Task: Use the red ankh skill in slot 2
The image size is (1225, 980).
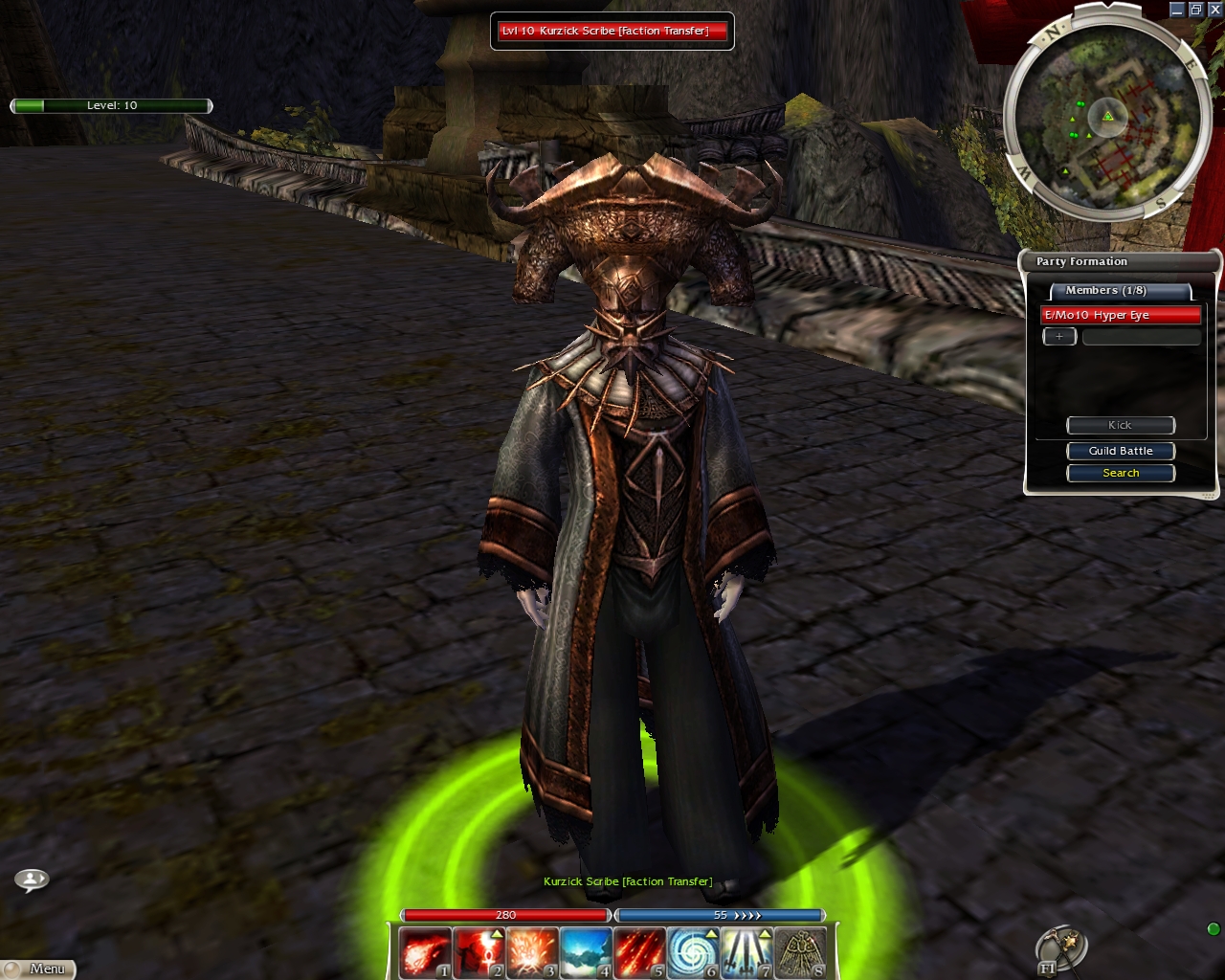Action: click(478, 952)
